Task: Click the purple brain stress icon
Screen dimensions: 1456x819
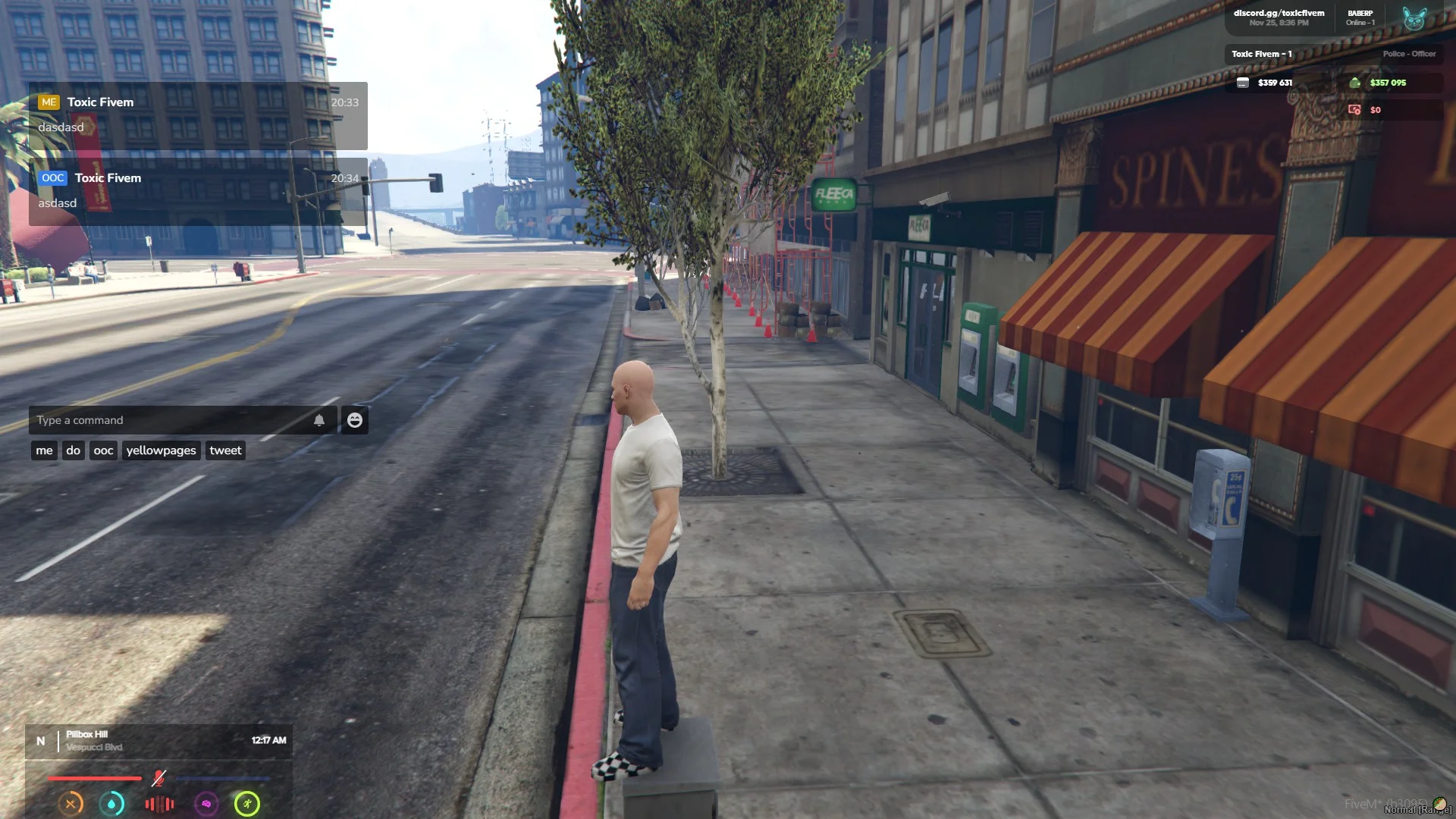Action: pyautogui.click(x=206, y=803)
